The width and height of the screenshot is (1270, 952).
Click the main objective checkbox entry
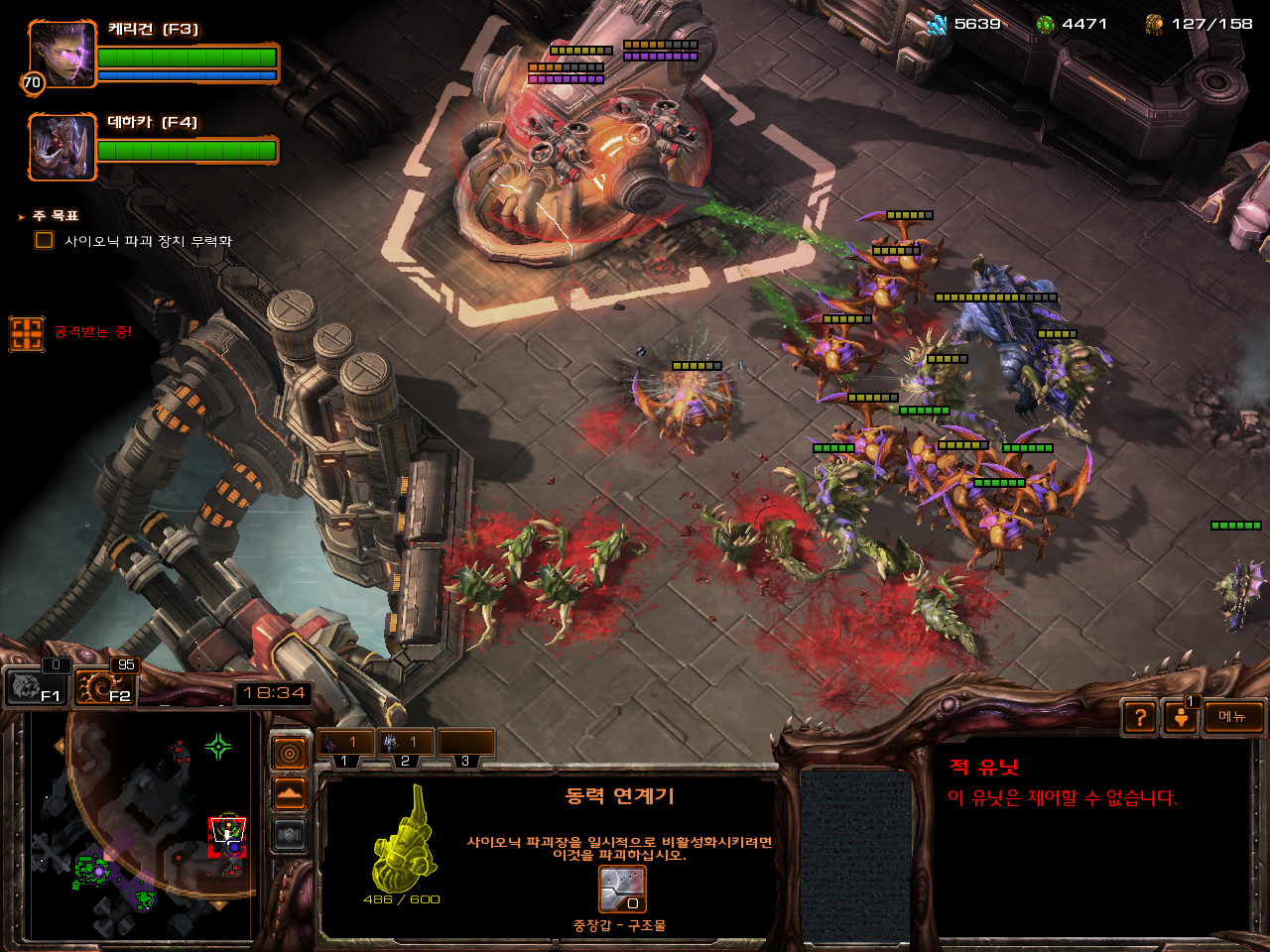tap(45, 240)
